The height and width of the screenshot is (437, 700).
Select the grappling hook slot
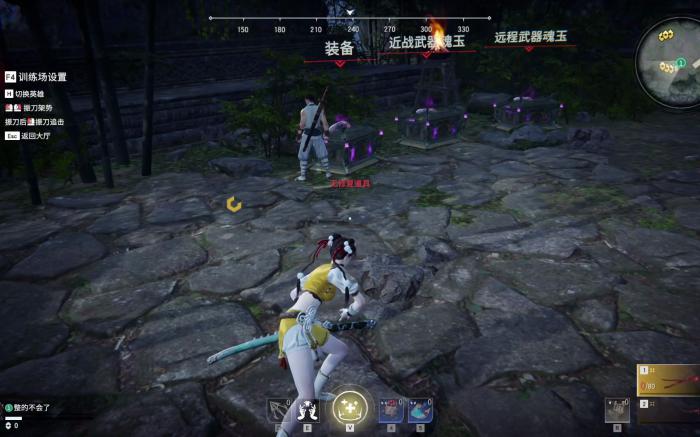point(279,410)
